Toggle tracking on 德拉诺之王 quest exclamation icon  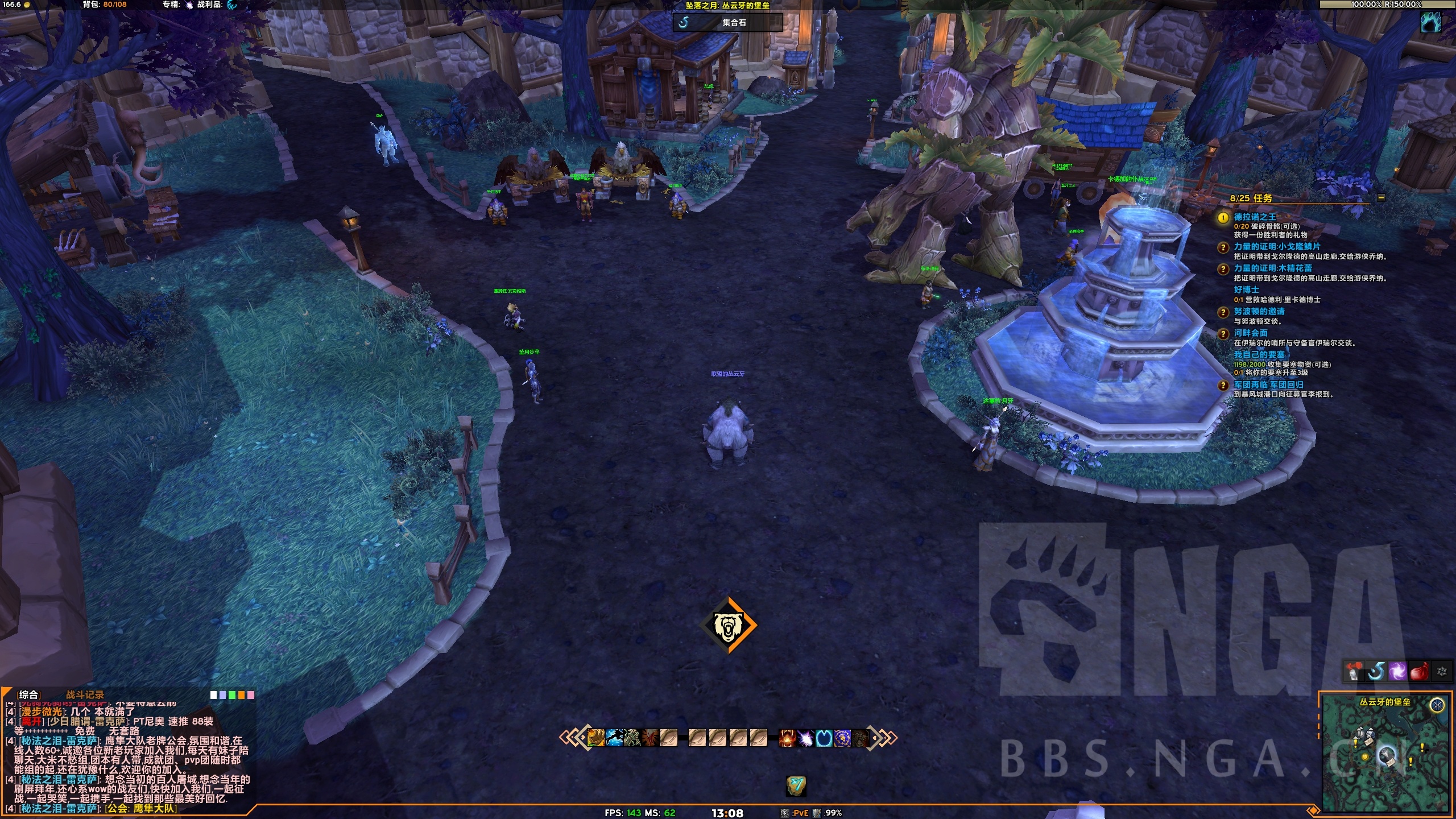pyautogui.click(x=1224, y=217)
